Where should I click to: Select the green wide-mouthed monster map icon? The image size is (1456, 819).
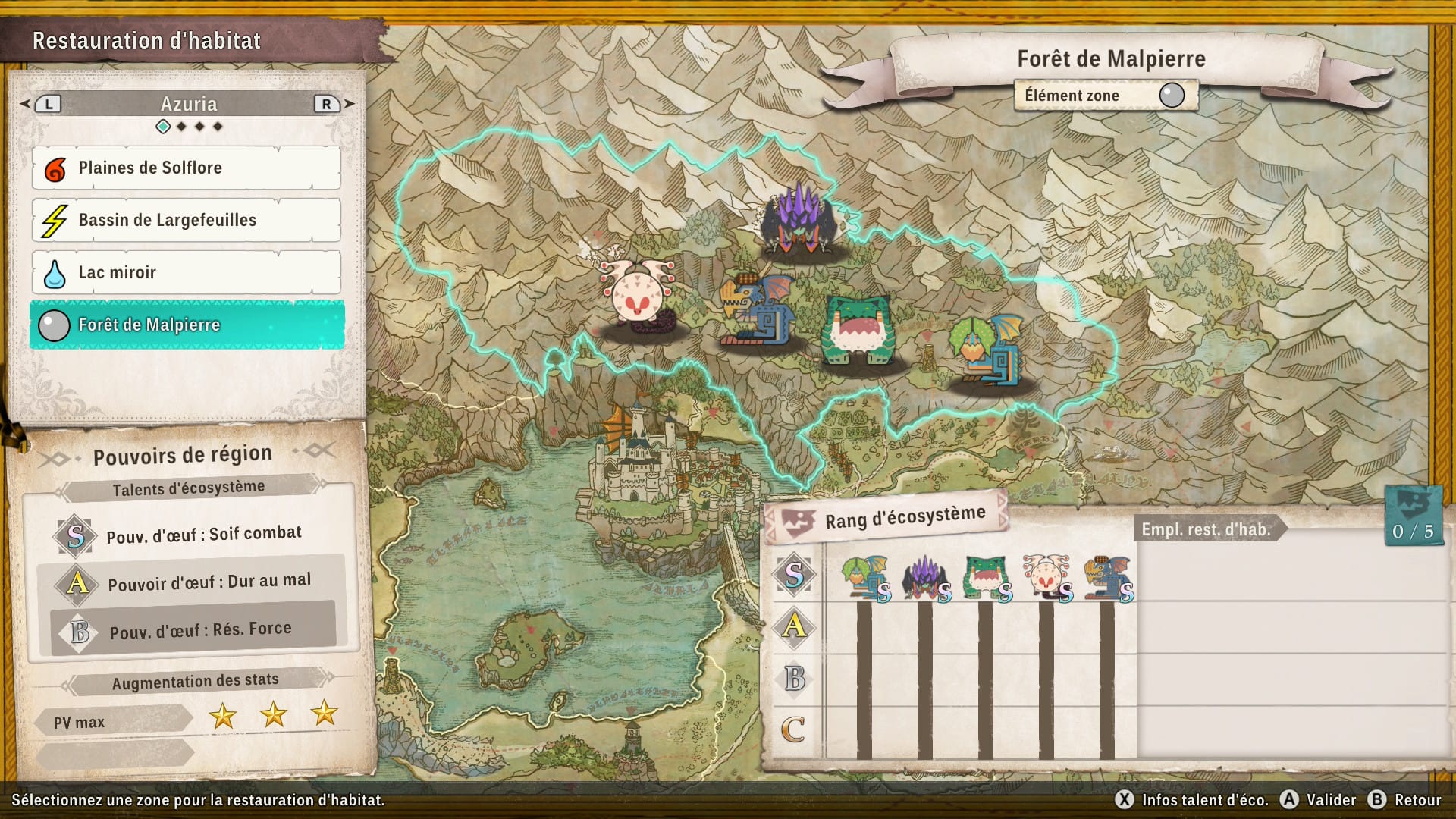tap(858, 330)
